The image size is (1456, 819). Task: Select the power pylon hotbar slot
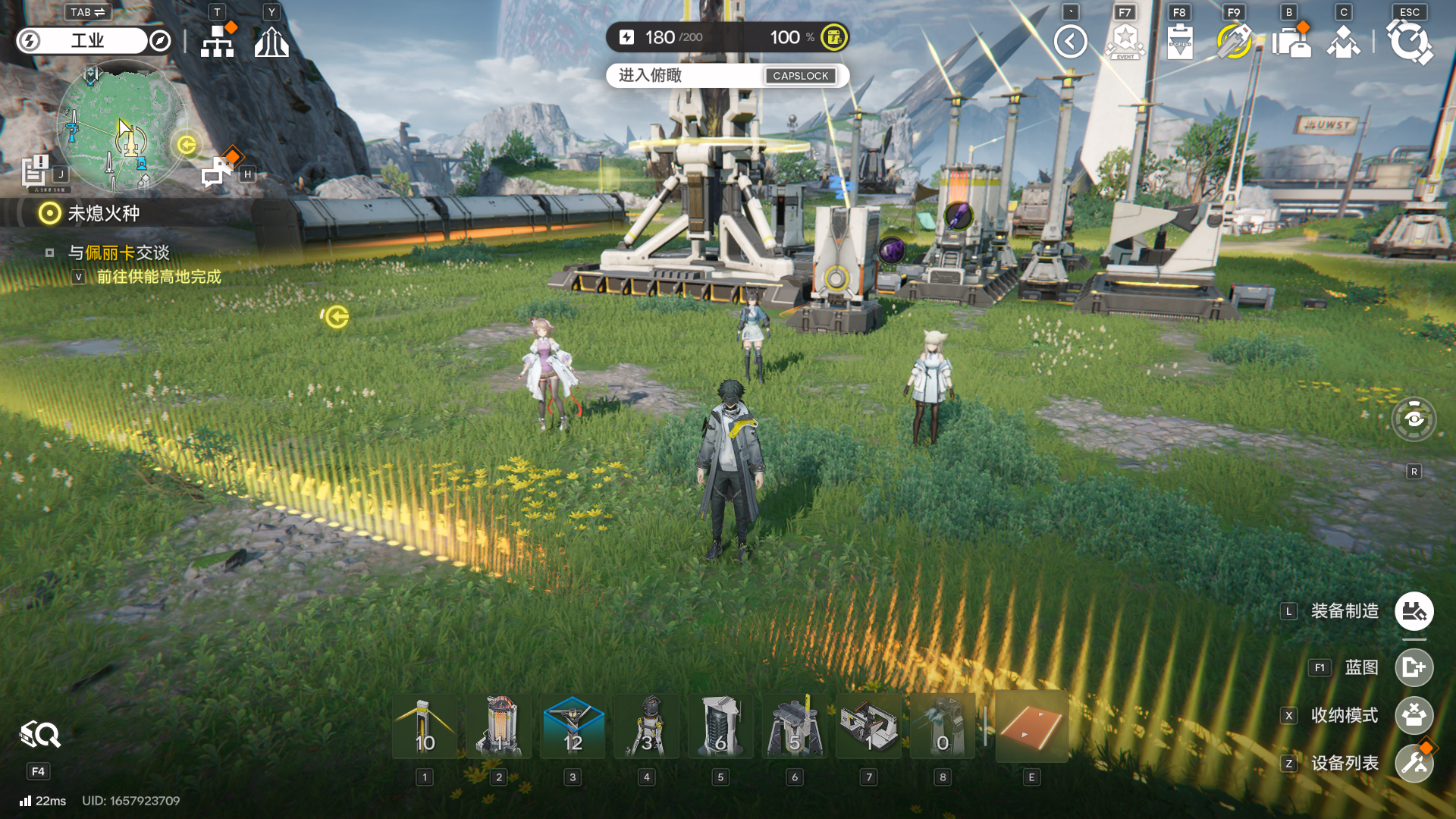(x=425, y=726)
